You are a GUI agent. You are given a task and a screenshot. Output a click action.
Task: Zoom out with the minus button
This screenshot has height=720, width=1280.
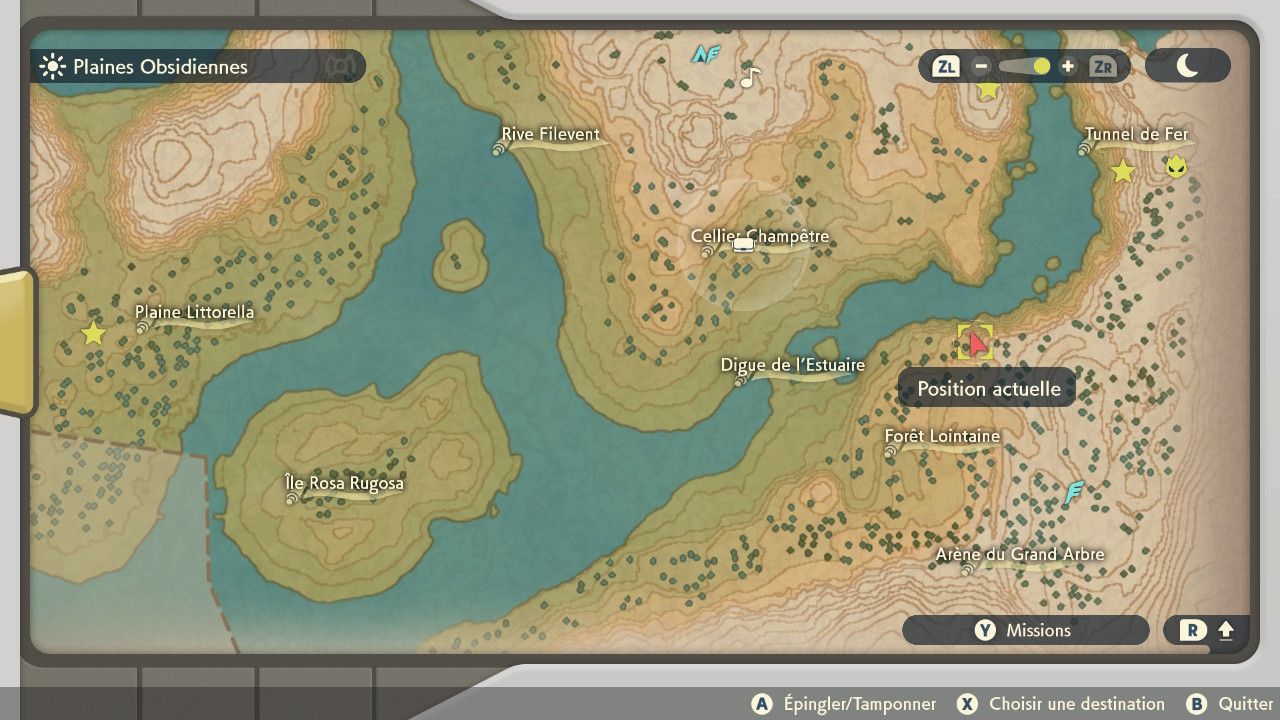981,67
